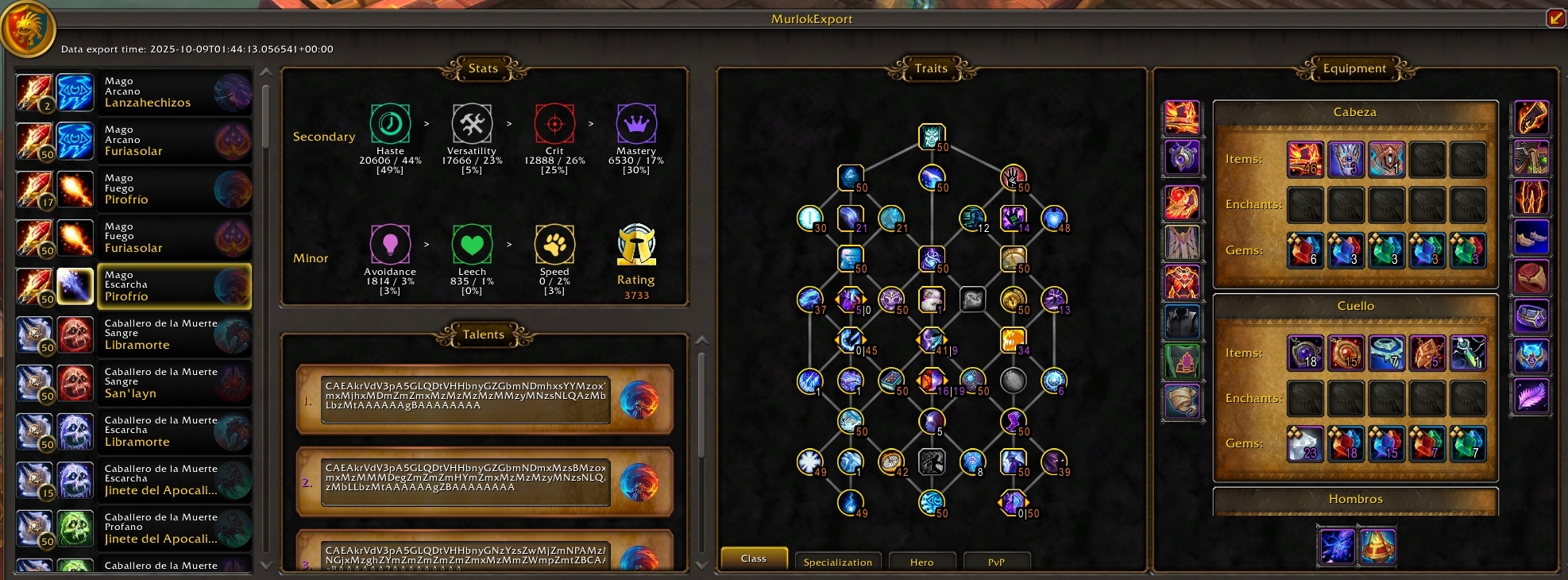Select the first talent export string
This screenshot has width=1568, height=580.
[465, 396]
